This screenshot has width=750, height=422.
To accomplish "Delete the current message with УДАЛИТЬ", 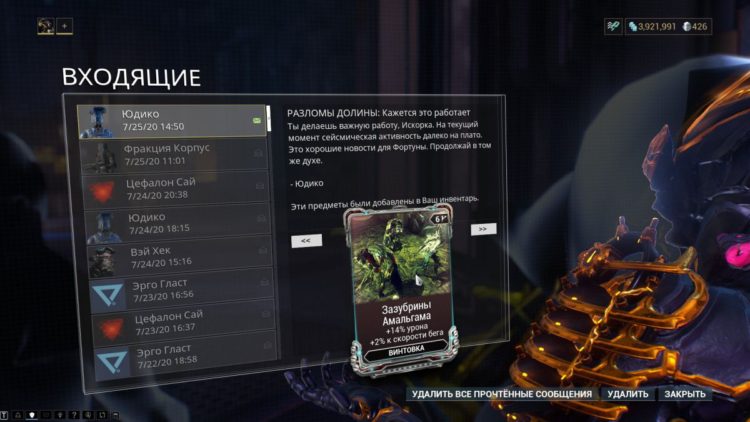I will tap(628, 394).
